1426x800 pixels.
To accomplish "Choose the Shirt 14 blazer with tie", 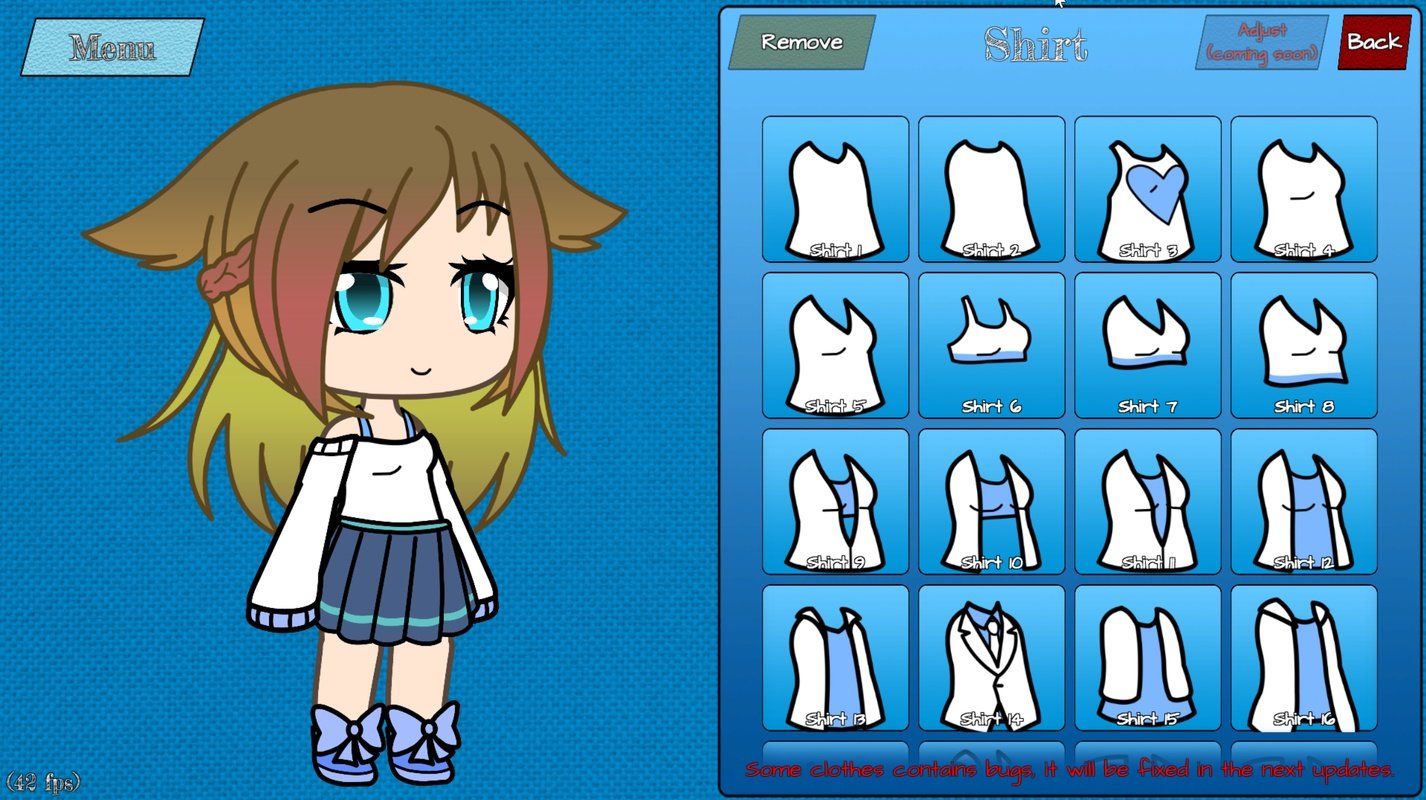I will (991, 657).
